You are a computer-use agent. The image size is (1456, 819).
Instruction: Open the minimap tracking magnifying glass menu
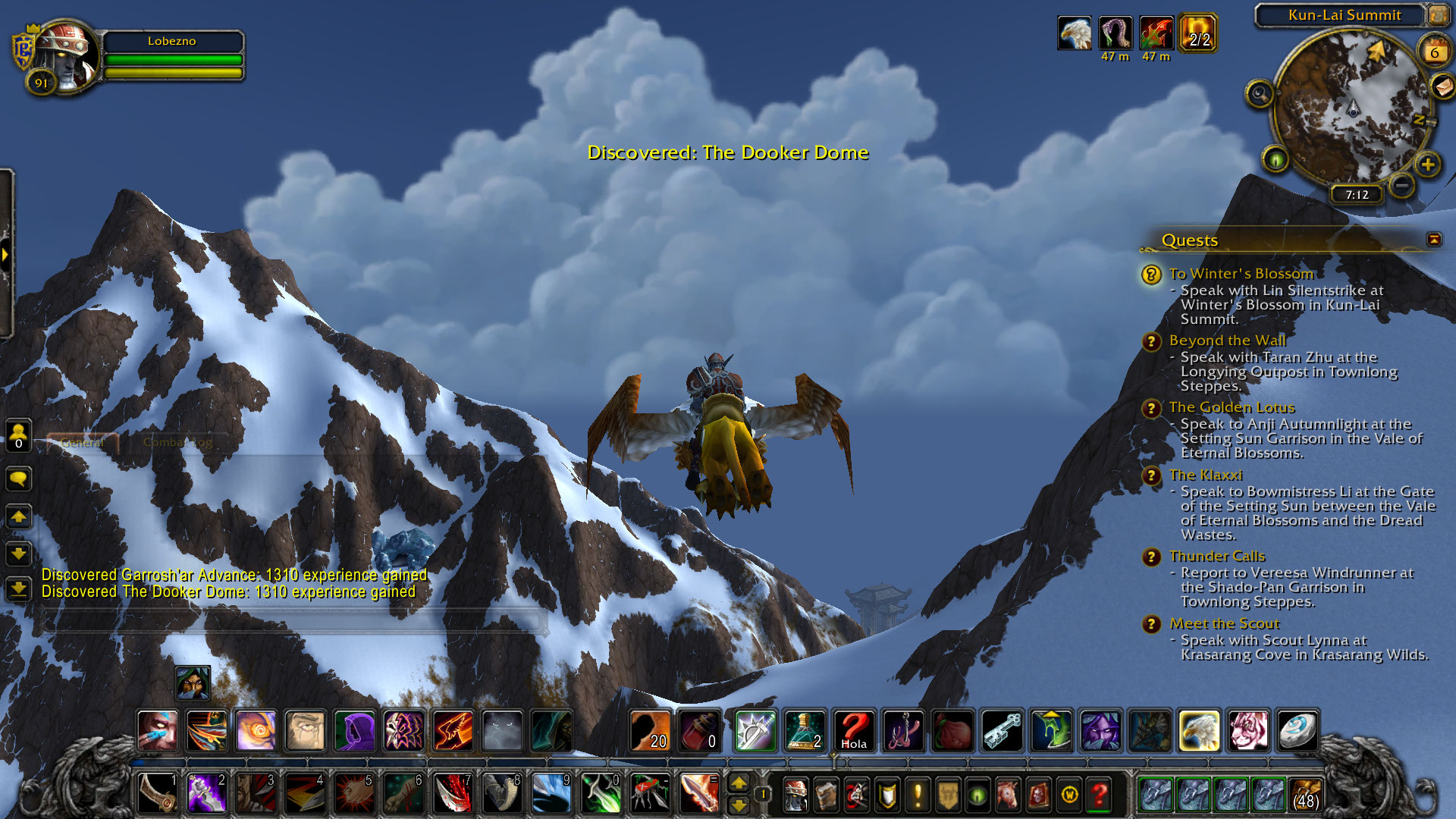click(1260, 94)
